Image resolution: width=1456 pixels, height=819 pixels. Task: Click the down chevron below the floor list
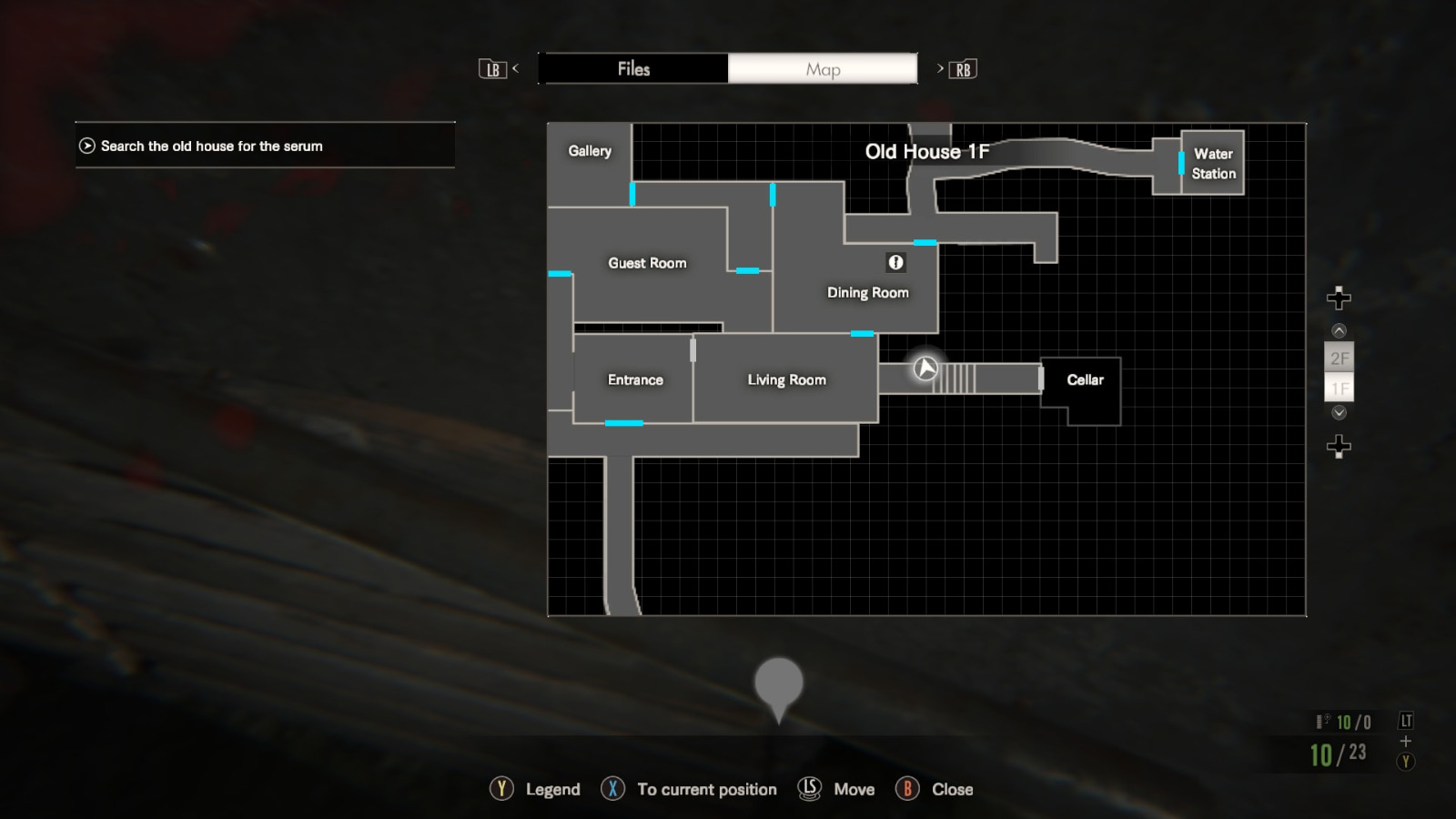pyautogui.click(x=1339, y=411)
